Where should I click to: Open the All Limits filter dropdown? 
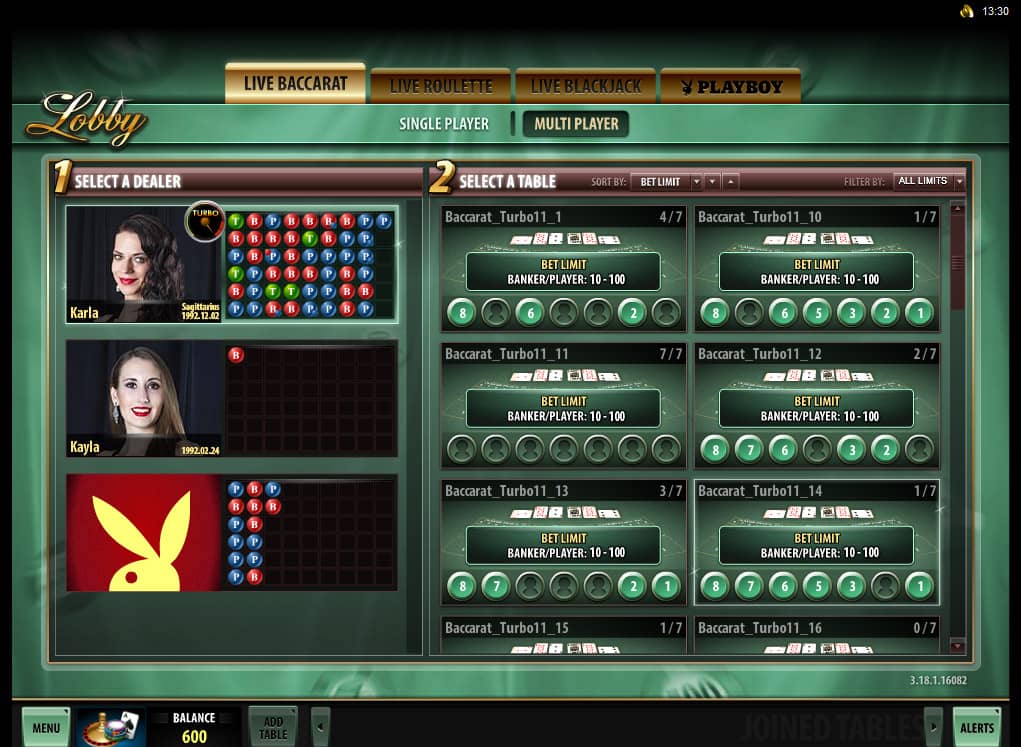tap(929, 182)
